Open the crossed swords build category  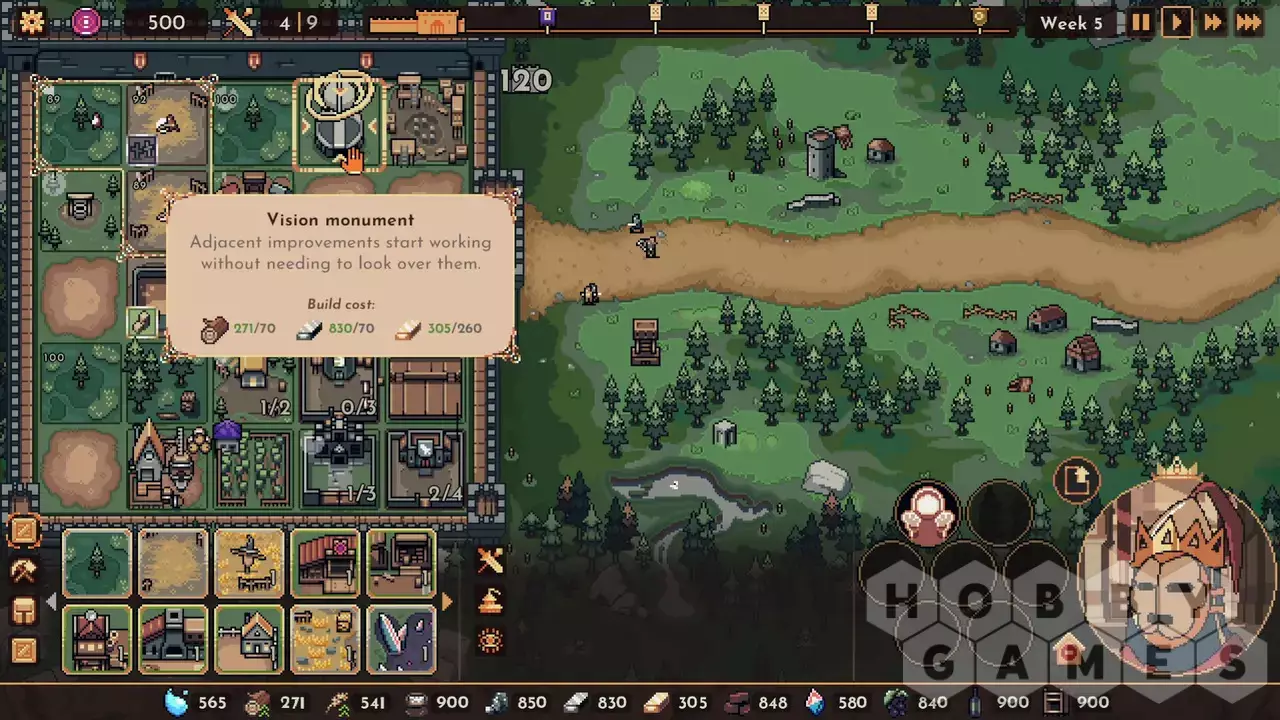(x=490, y=561)
